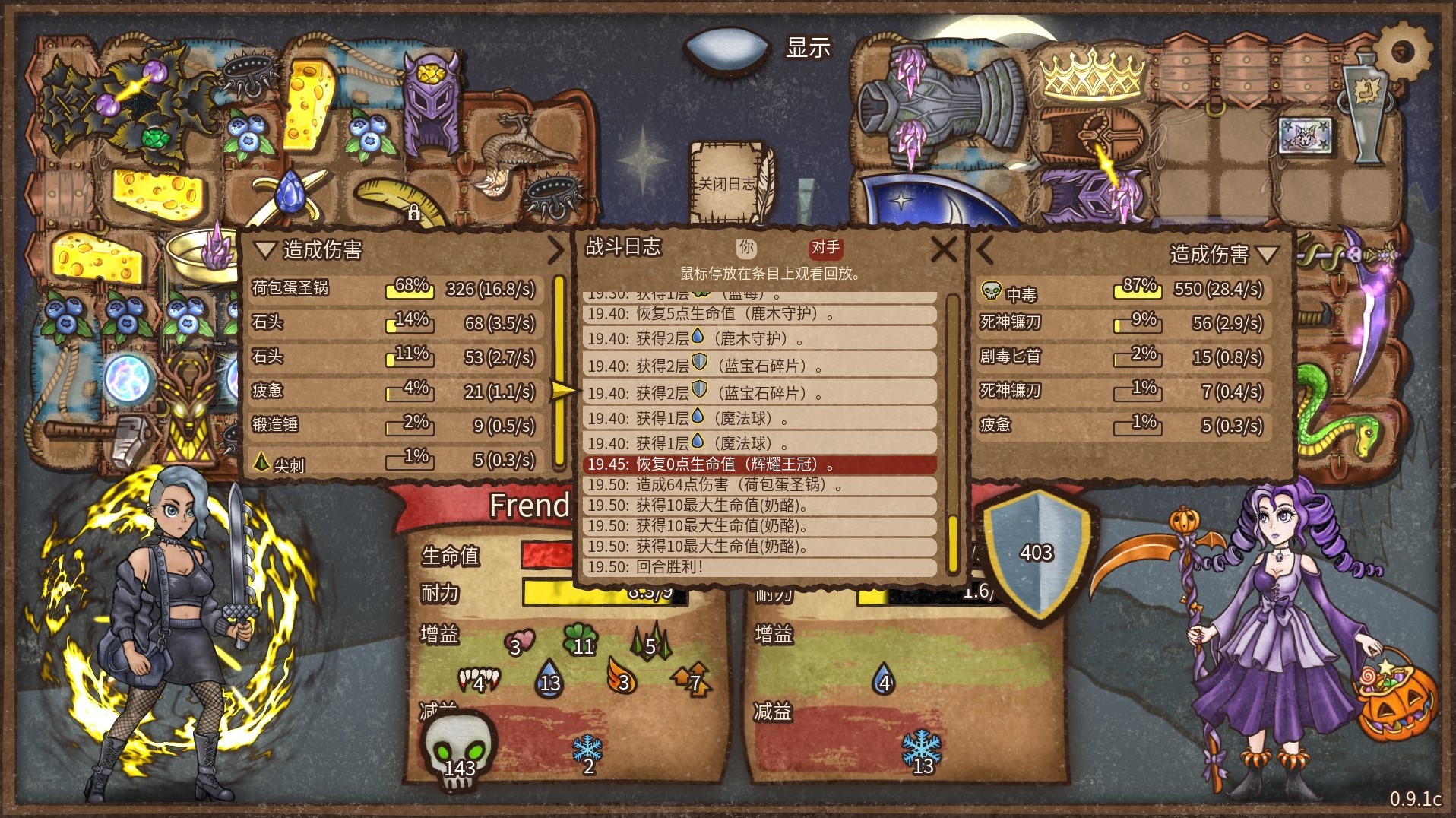Click the left damage list scrollbar
This screenshot has height=818, width=1456.
click(560, 373)
